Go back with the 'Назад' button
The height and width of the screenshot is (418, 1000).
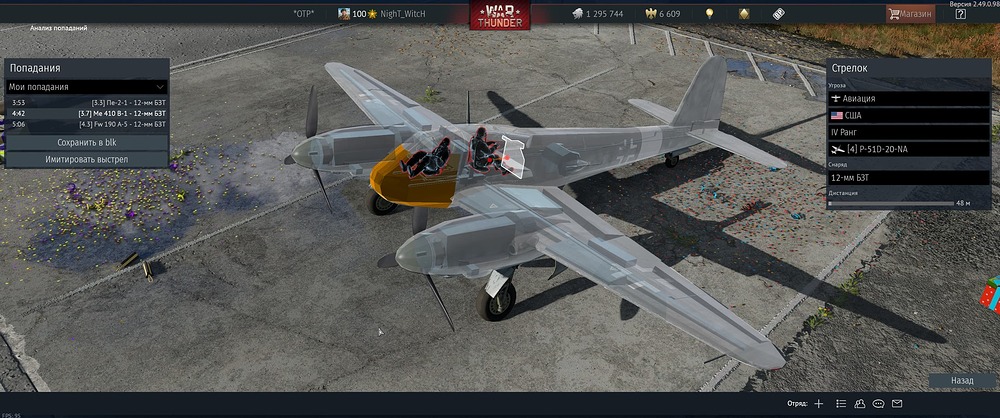(x=962, y=381)
